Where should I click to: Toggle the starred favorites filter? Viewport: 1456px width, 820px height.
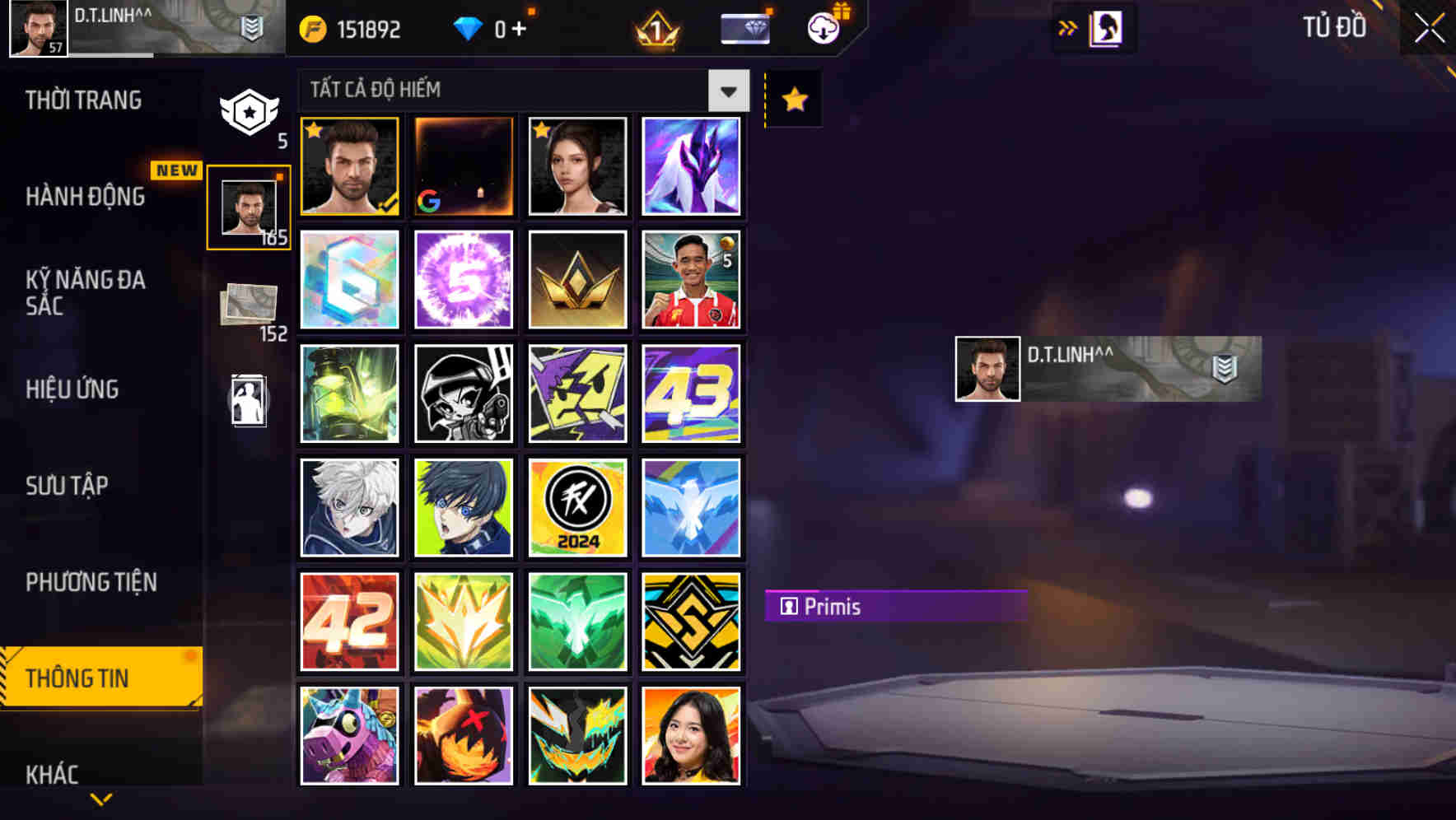click(792, 99)
